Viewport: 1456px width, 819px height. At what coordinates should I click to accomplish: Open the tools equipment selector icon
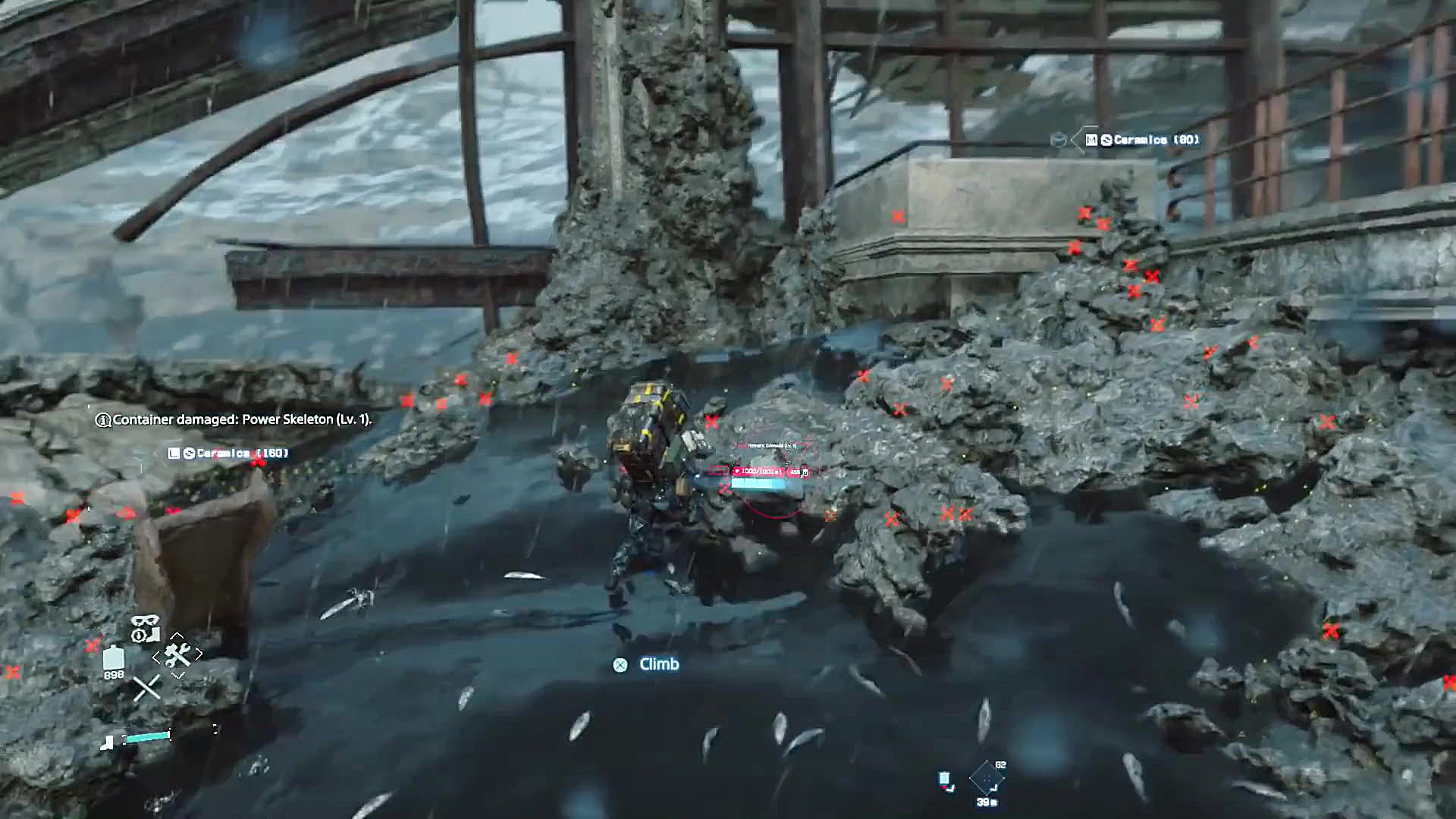[x=177, y=654]
